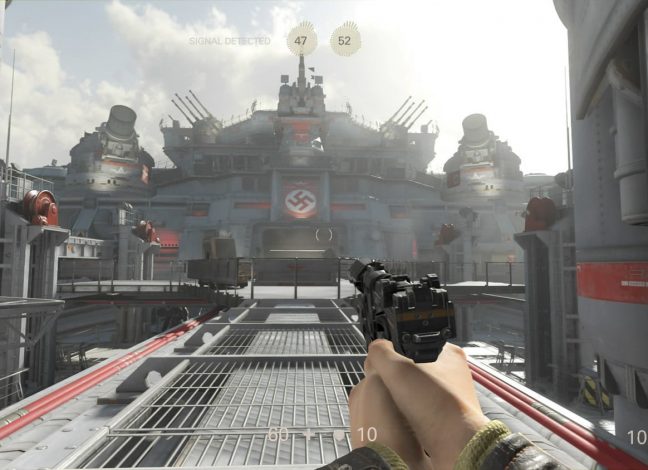Select the signal indicator showing 47

(301, 40)
